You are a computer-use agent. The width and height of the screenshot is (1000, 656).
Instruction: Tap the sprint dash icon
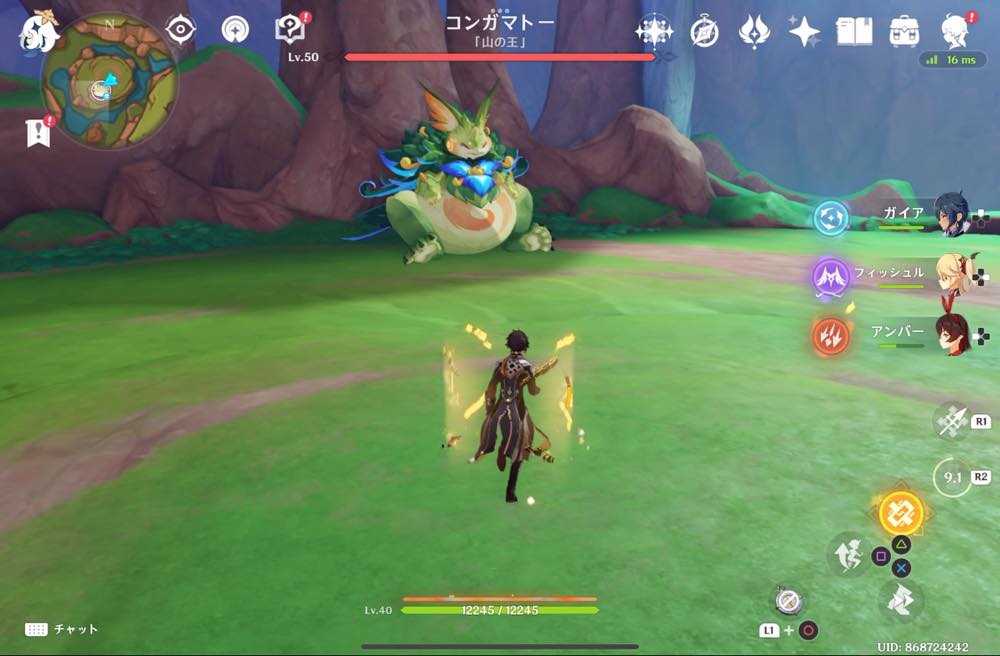(x=898, y=600)
